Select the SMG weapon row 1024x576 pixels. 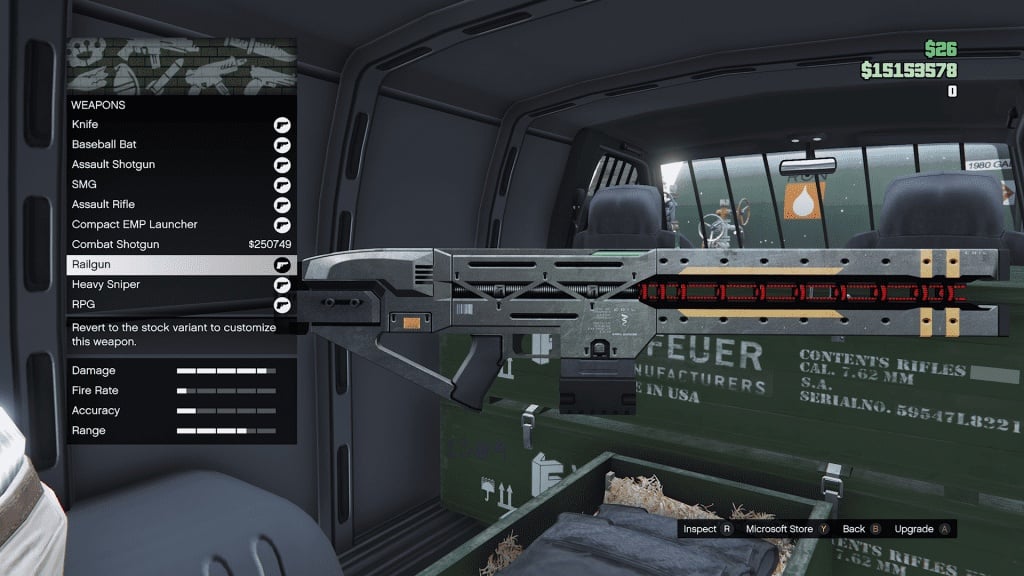[x=181, y=185]
